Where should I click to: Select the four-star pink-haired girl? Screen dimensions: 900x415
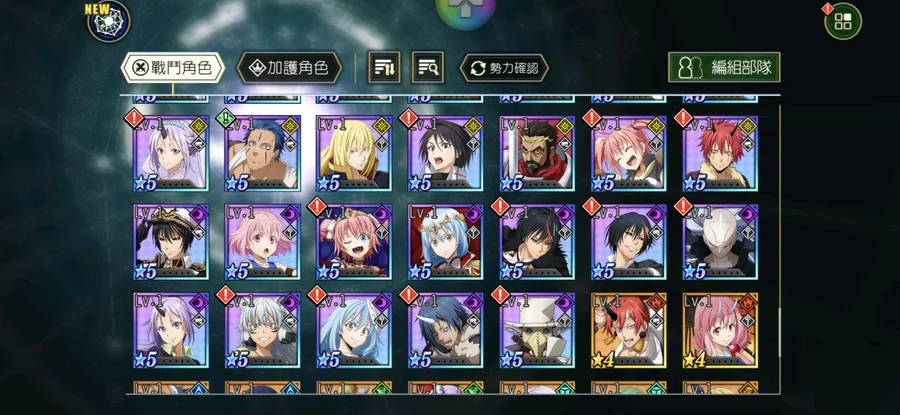720,329
